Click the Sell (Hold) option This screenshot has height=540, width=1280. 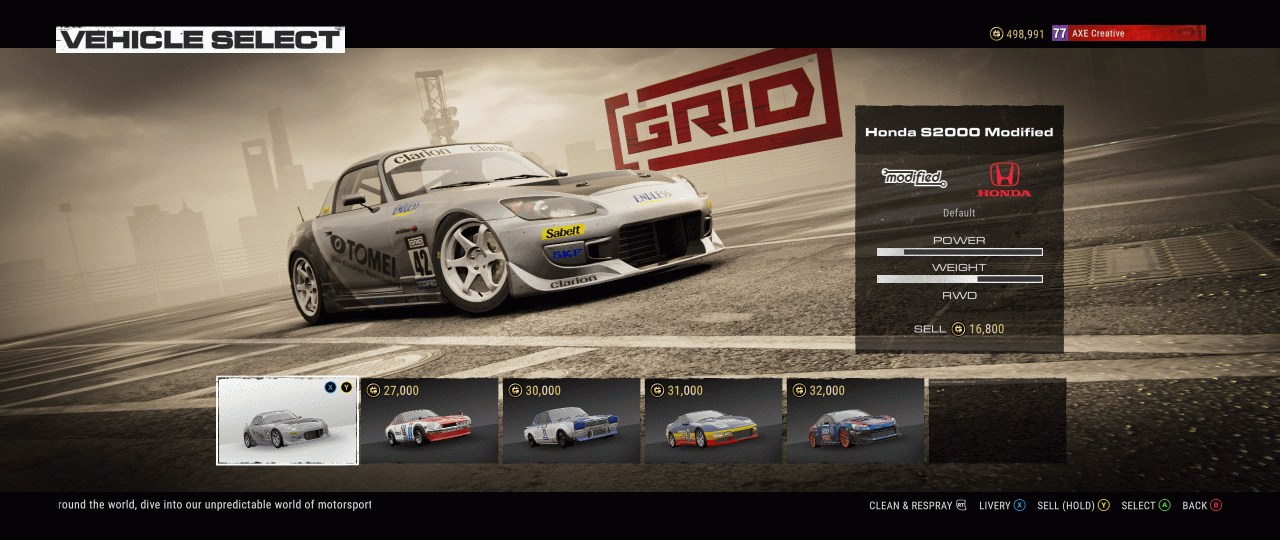click(1073, 506)
